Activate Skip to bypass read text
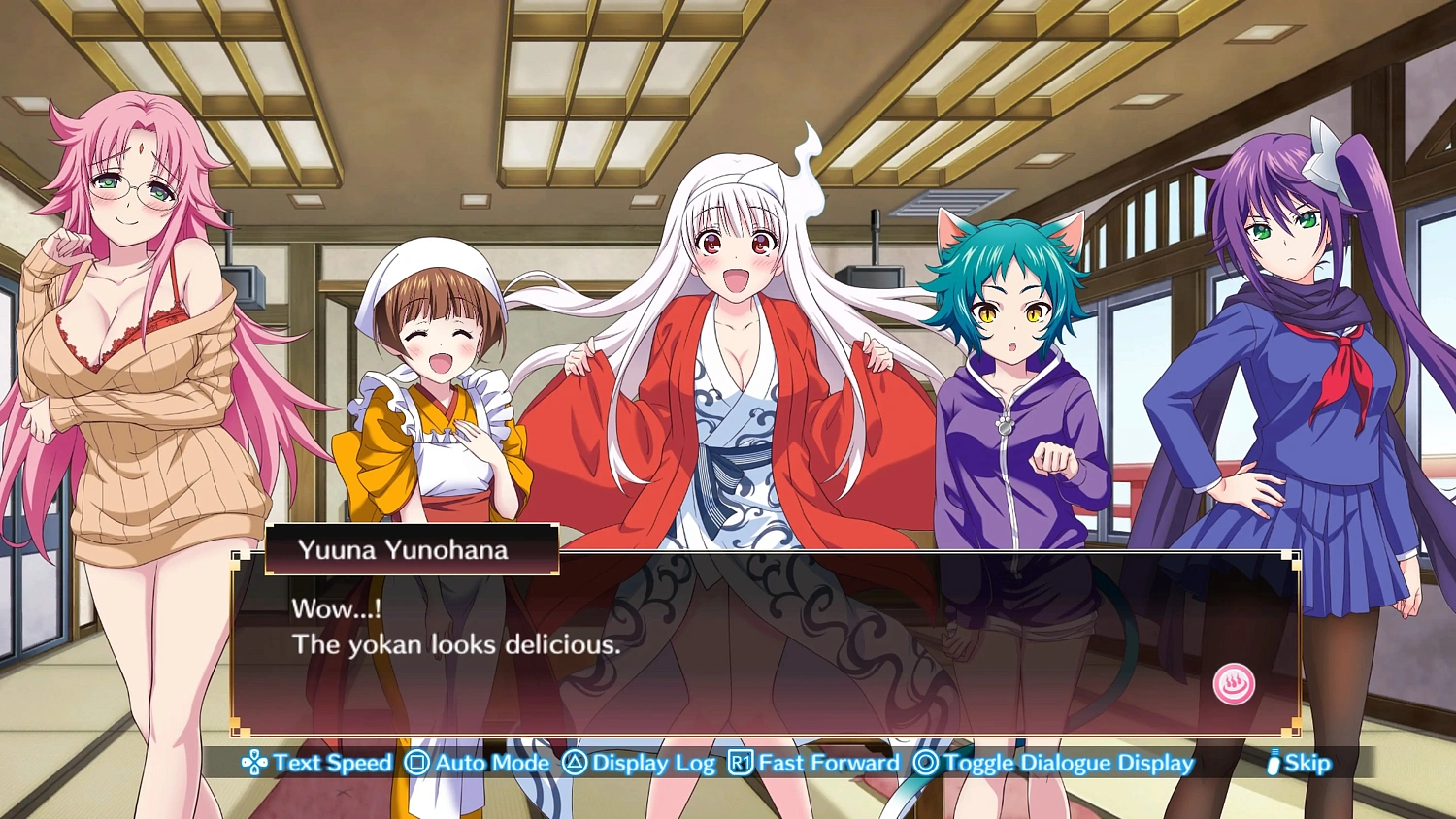 point(1302,763)
